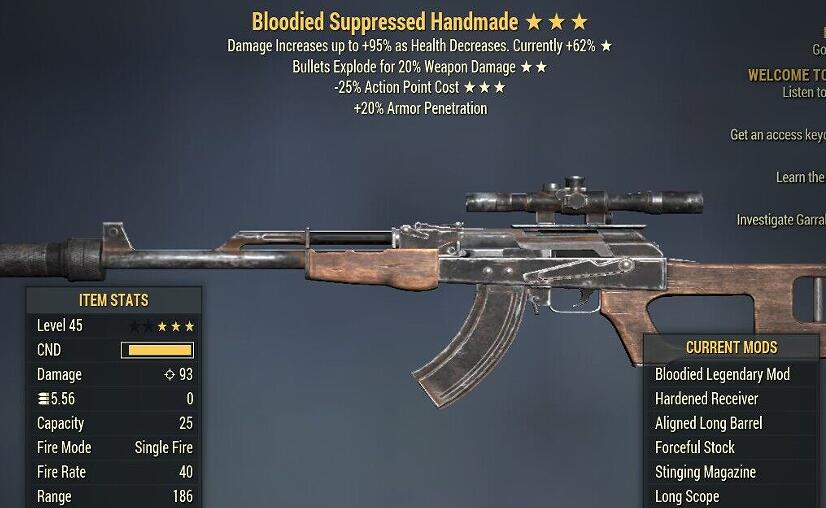
Task: Select the Aligned Long Barrel mod
Action: pos(709,423)
